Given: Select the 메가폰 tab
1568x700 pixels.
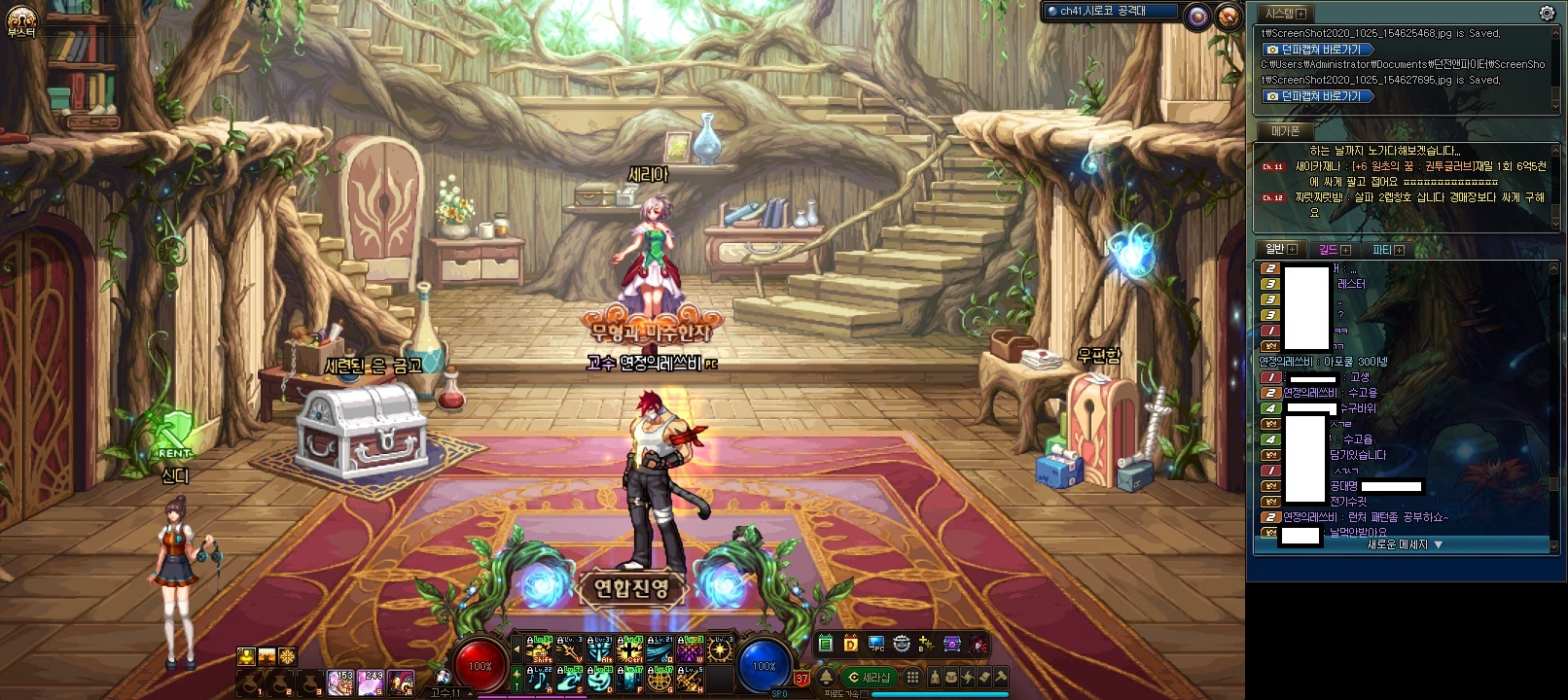Looking at the screenshot, I should coord(1285,130).
